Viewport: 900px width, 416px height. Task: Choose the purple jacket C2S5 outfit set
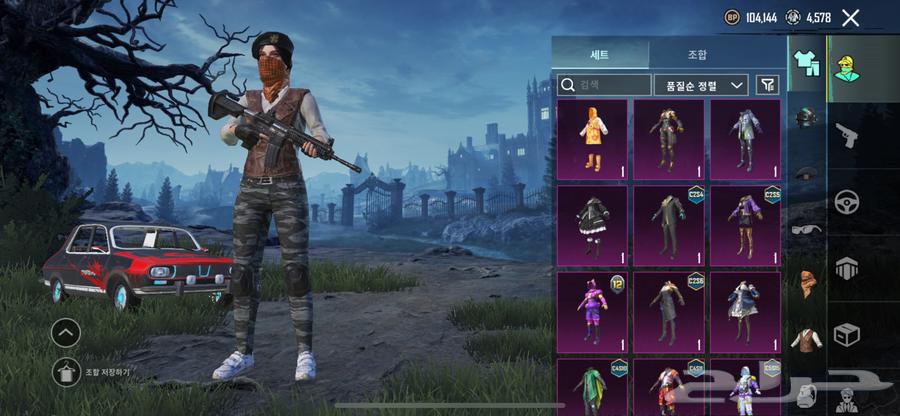click(x=746, y=224)
